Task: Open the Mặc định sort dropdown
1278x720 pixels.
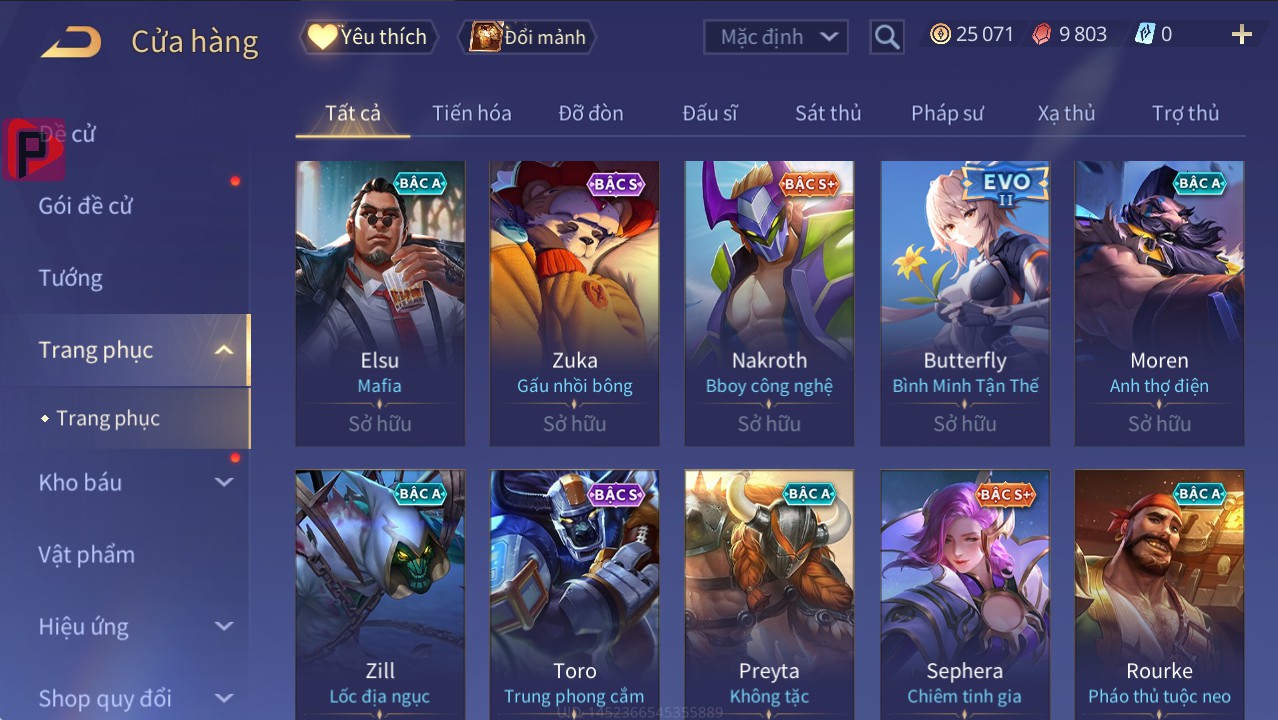Action: pos(776,37)
